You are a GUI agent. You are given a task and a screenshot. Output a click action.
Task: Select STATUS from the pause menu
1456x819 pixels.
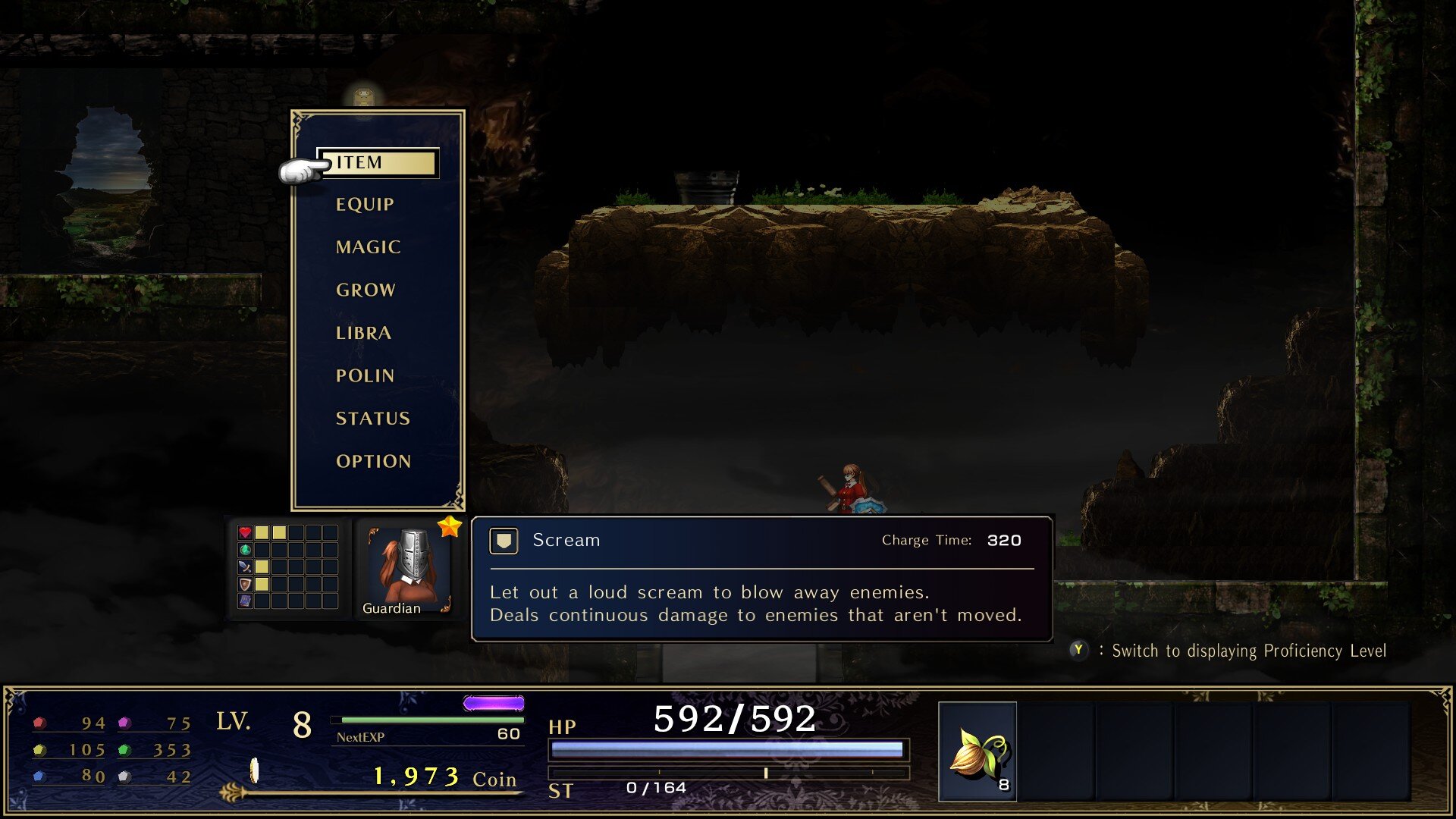(x=373, y=418)
